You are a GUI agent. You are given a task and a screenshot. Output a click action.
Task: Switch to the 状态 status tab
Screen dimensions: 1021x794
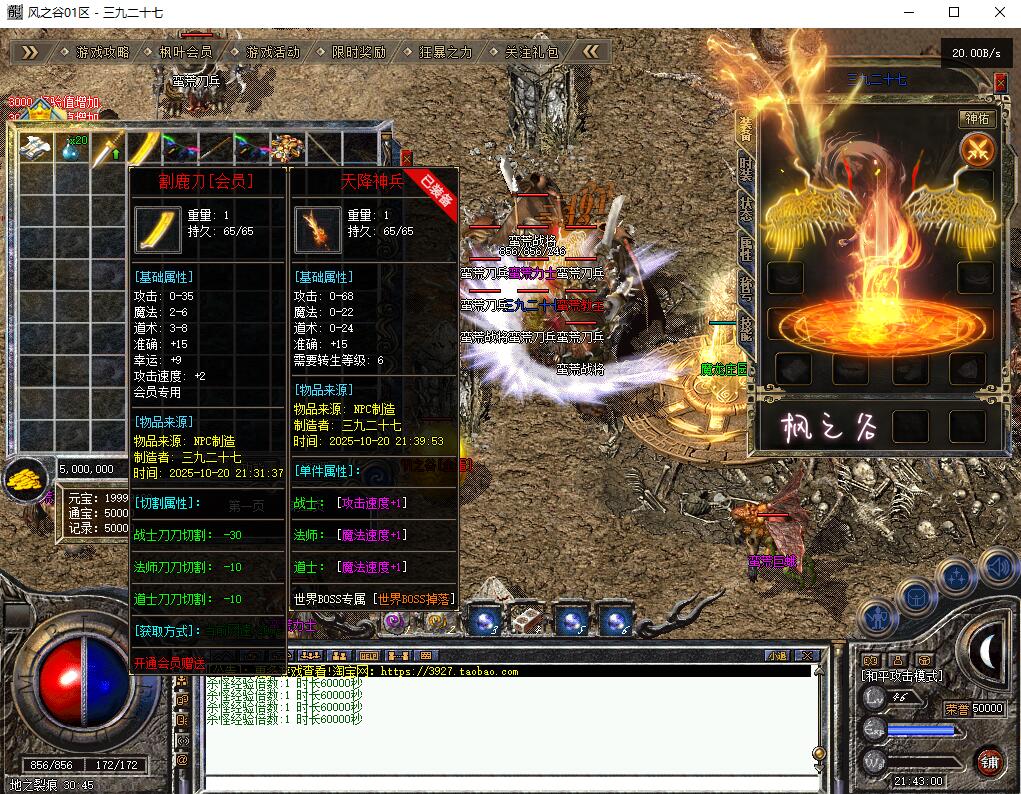(746, 208)
